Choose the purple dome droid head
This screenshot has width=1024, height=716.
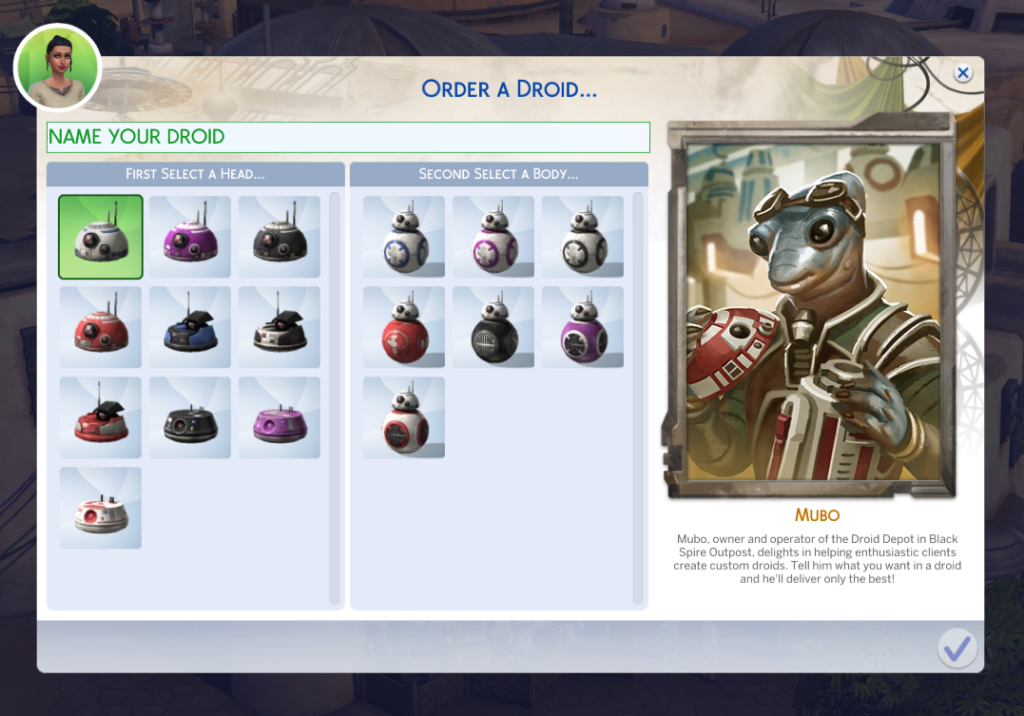pos(190,237)
